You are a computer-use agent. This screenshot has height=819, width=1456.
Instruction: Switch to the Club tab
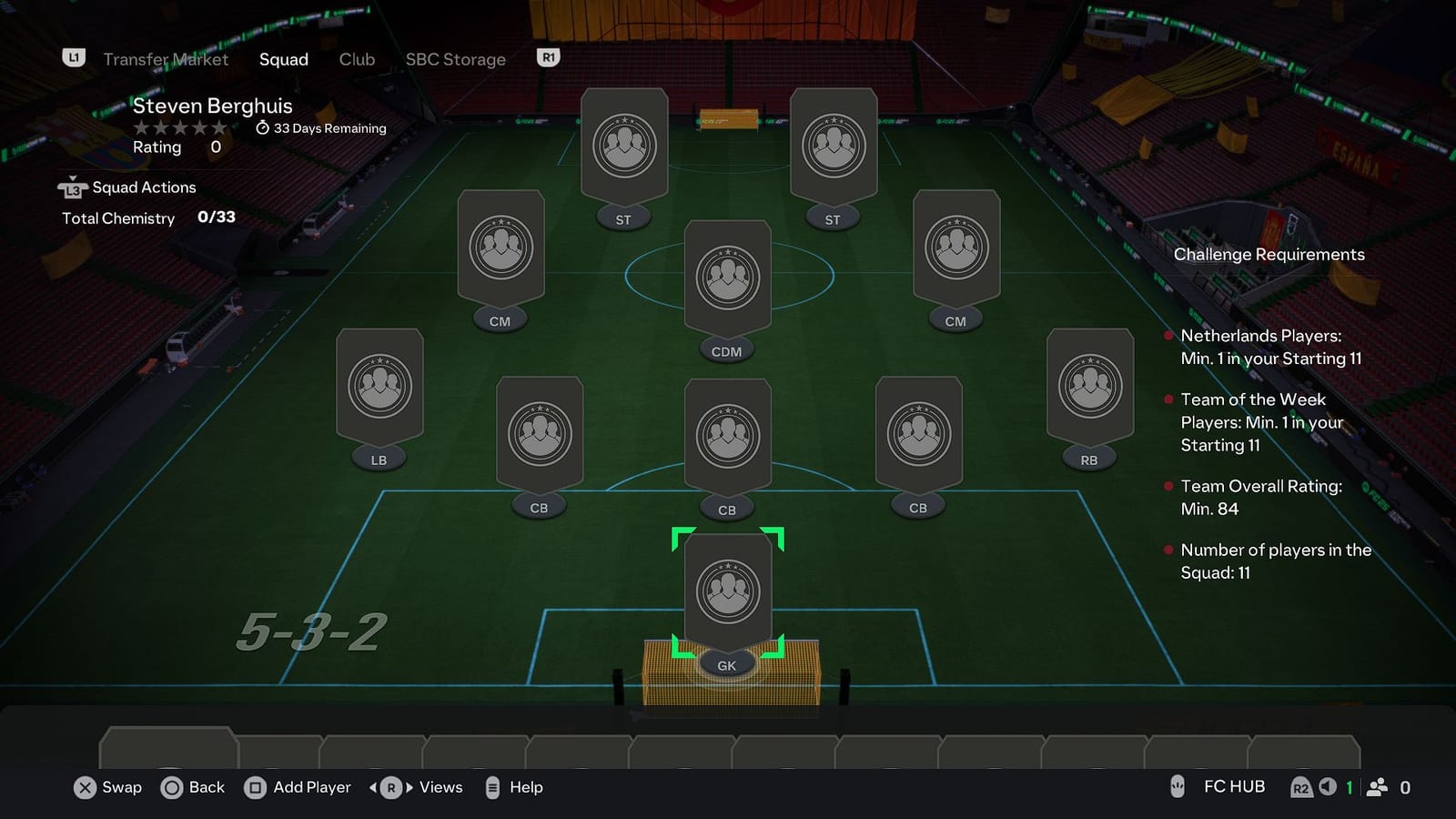coord(356,59)
